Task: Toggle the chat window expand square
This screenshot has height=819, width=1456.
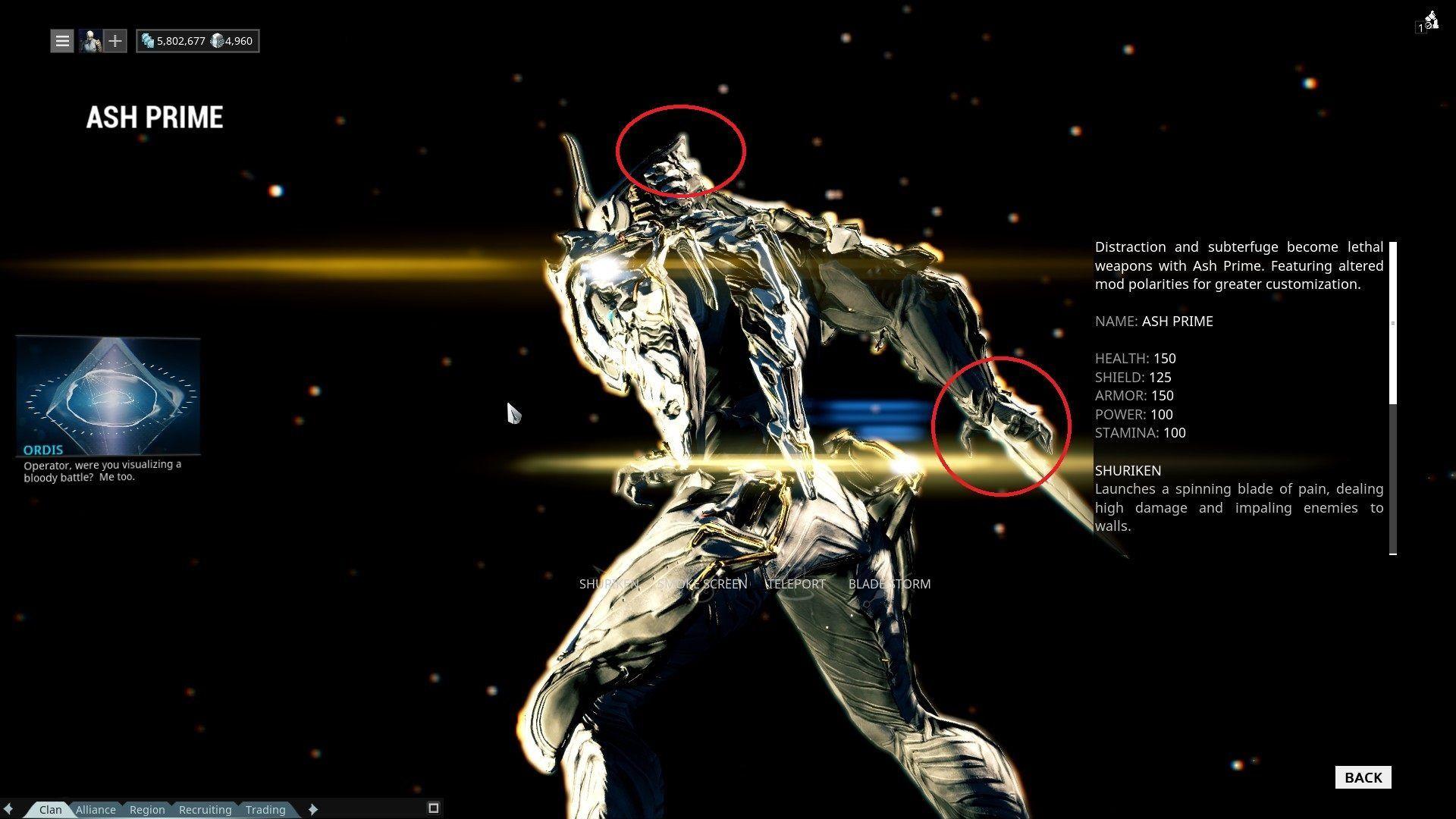Action: [433, 808]
